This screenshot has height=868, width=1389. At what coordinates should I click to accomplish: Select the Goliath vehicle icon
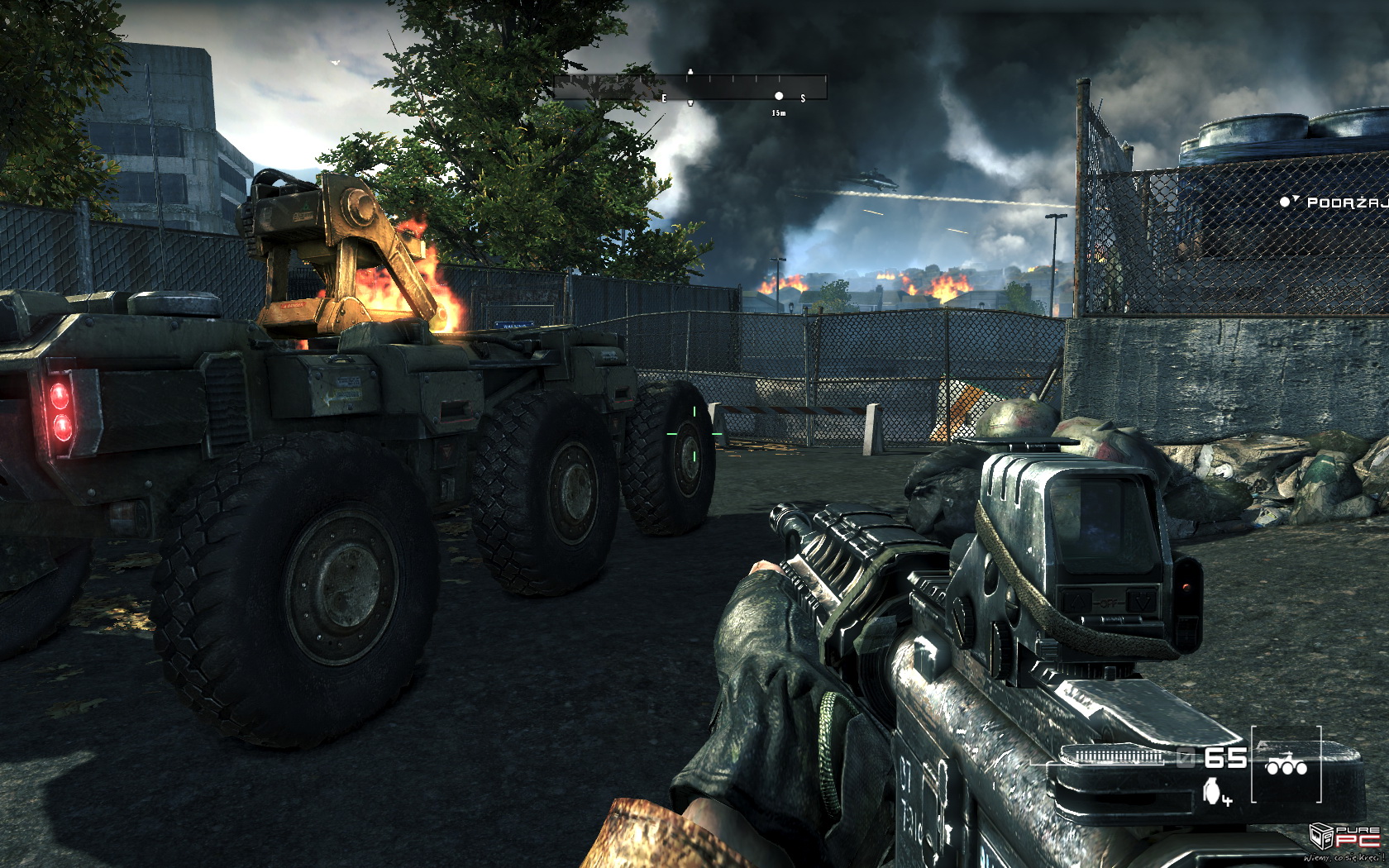[x=1286, y=765]
